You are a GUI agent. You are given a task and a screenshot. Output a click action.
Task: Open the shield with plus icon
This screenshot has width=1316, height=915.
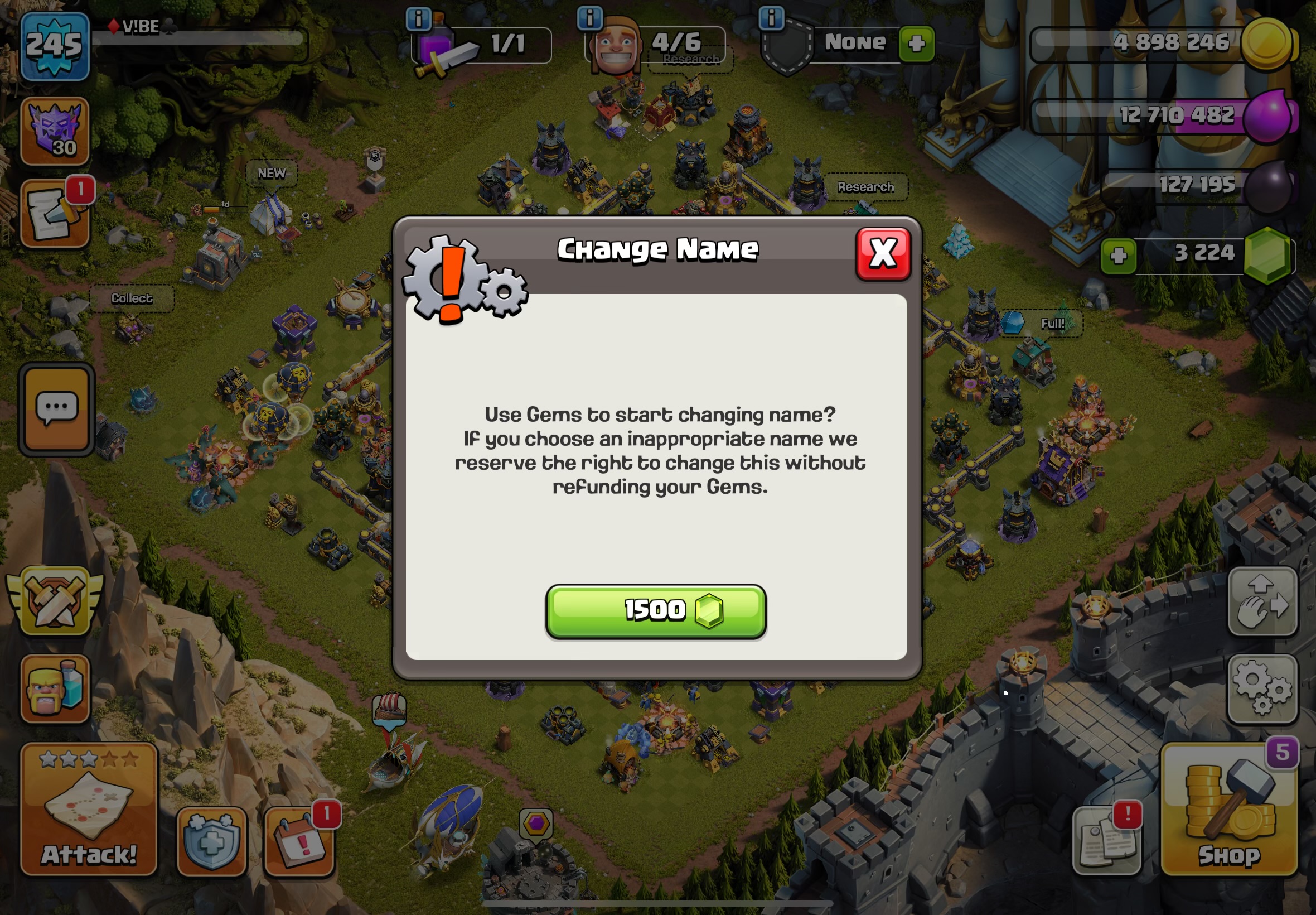211,841
